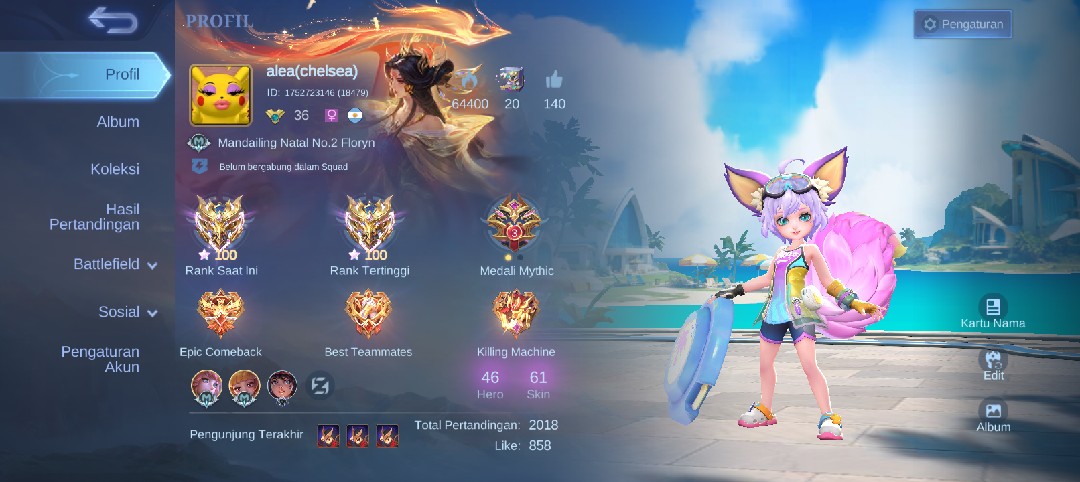Screen dimensions: 1080x482
Task: Expand the Battlefield section
Action: point(115,265)
